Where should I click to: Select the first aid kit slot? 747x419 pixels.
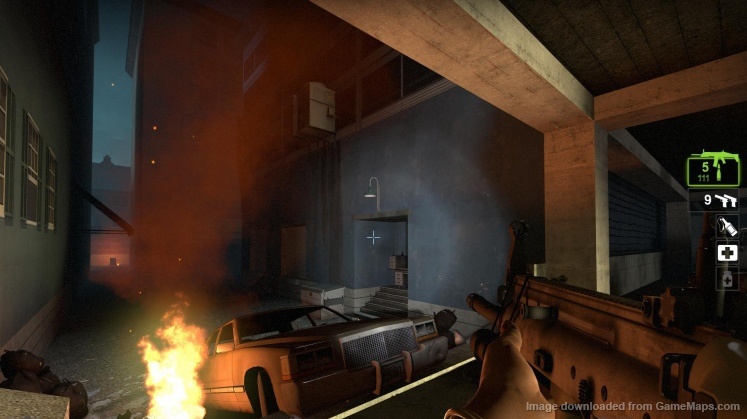(727, 253)
